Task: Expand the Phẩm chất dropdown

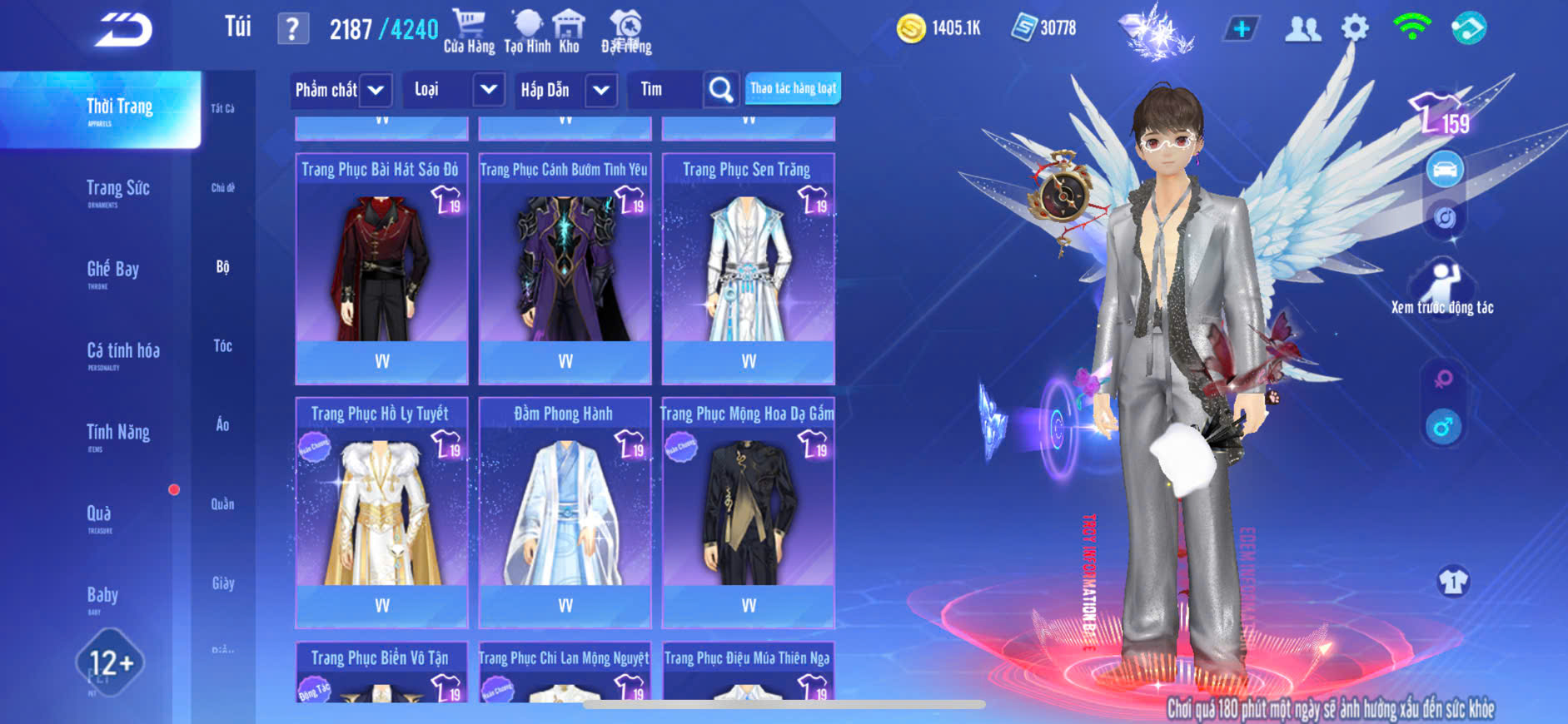Action: (376, 90)
